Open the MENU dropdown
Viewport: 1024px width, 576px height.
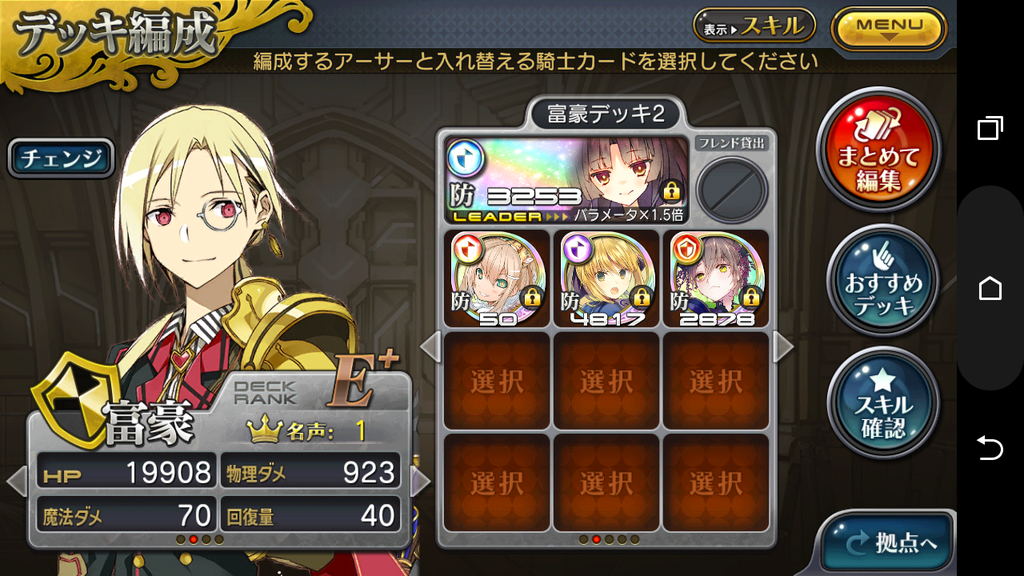point(888,27)
